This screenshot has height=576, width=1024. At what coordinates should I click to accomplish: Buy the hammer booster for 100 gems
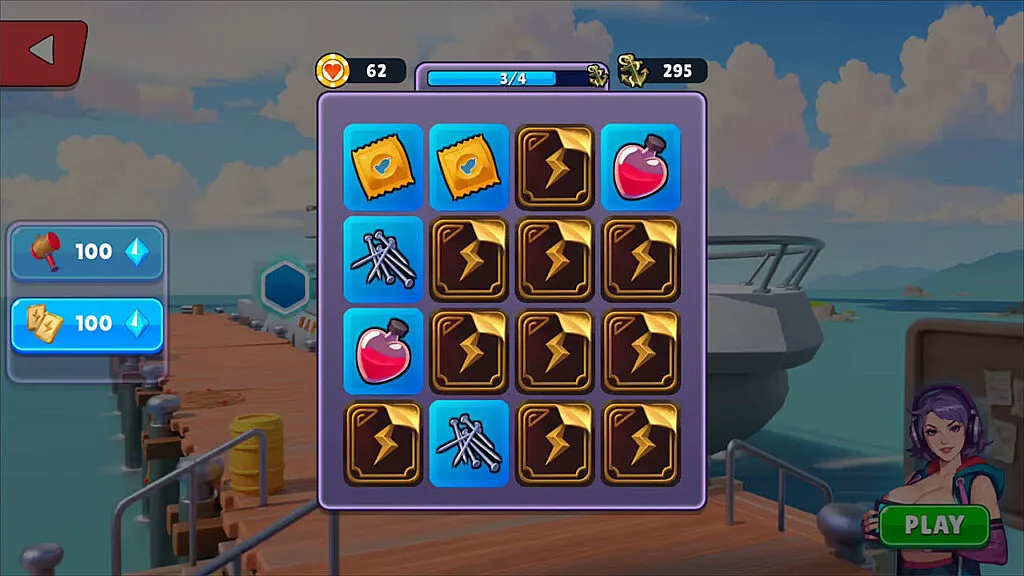click(x=87, y=252)
